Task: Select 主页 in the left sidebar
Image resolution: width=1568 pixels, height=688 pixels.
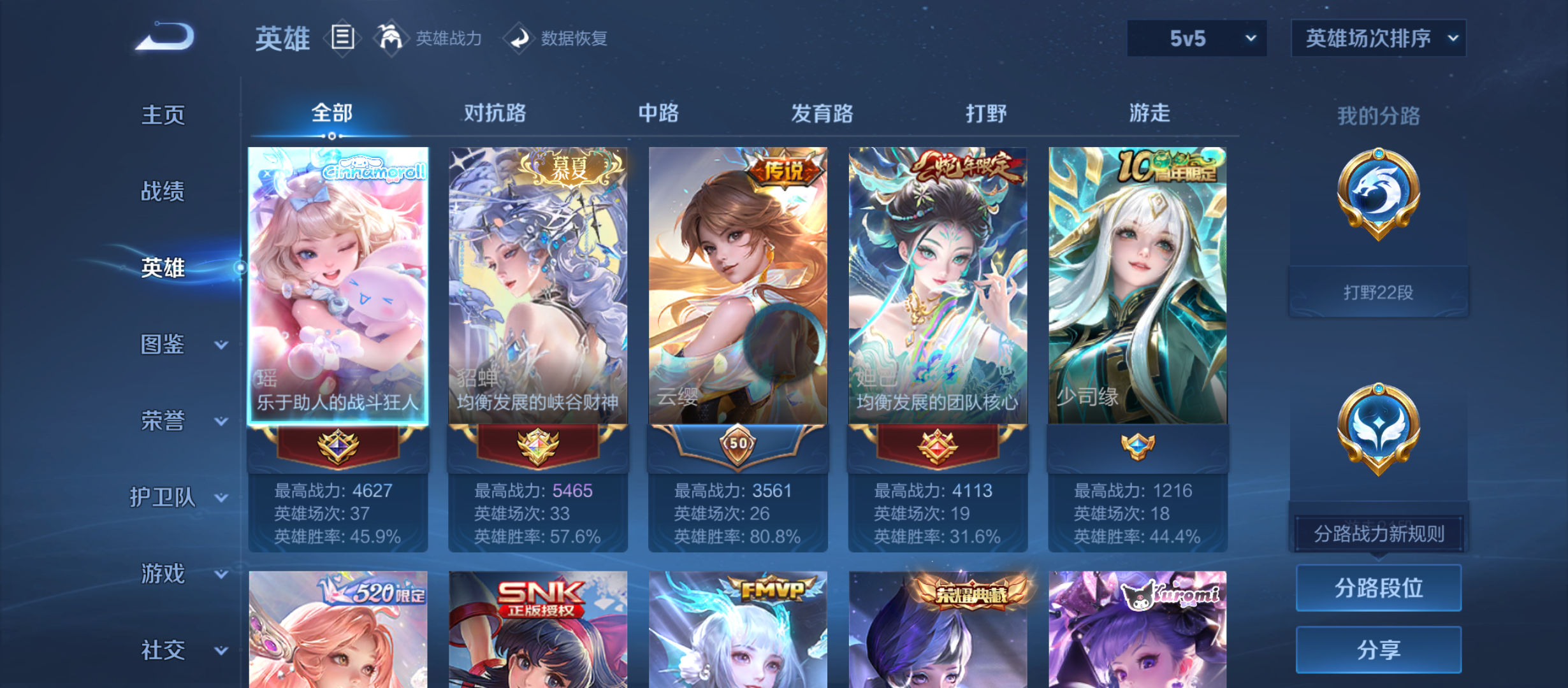Action: coord(163,115)
